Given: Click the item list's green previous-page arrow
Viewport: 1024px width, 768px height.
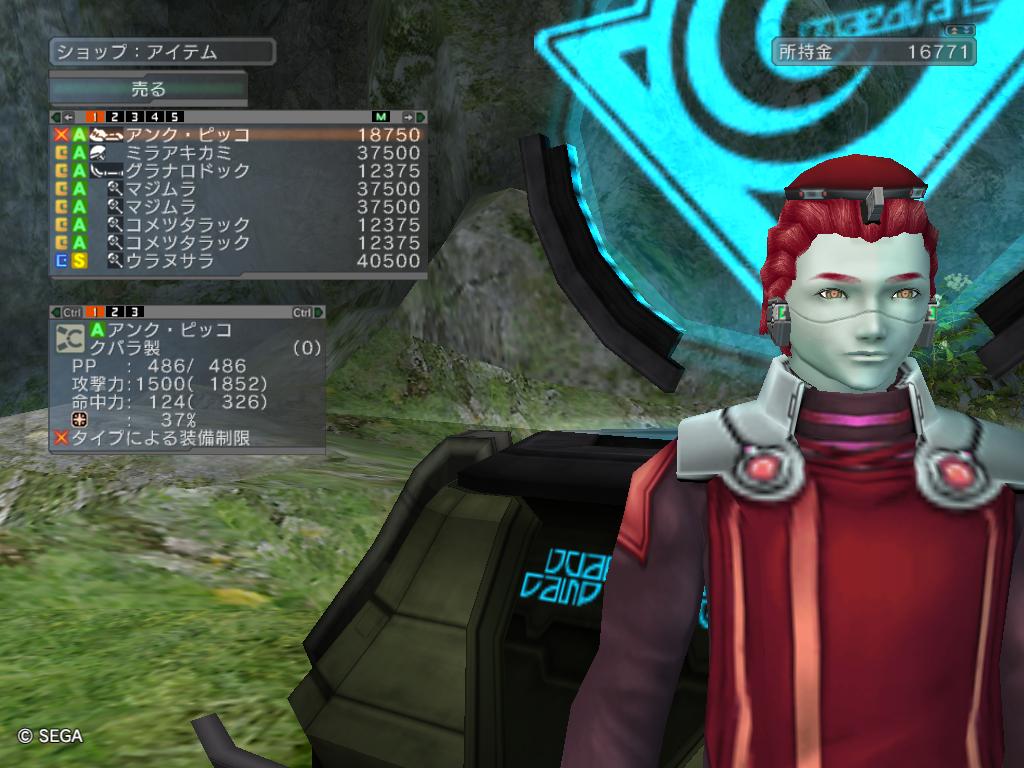Looking at the screenshot, I should (x=55, y=117).
